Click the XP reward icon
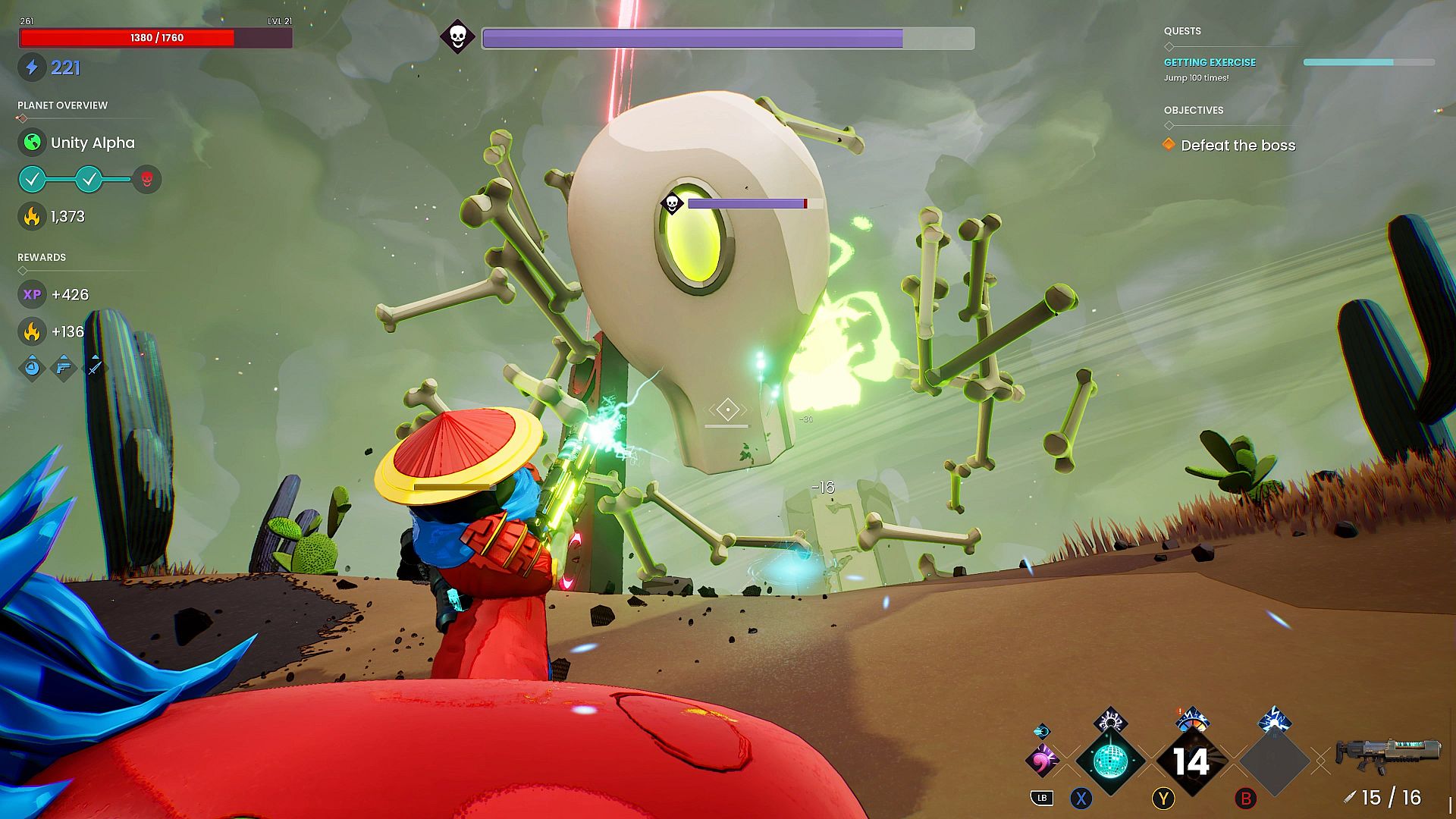Screen dimensions: 1456x819 (32, 294)
